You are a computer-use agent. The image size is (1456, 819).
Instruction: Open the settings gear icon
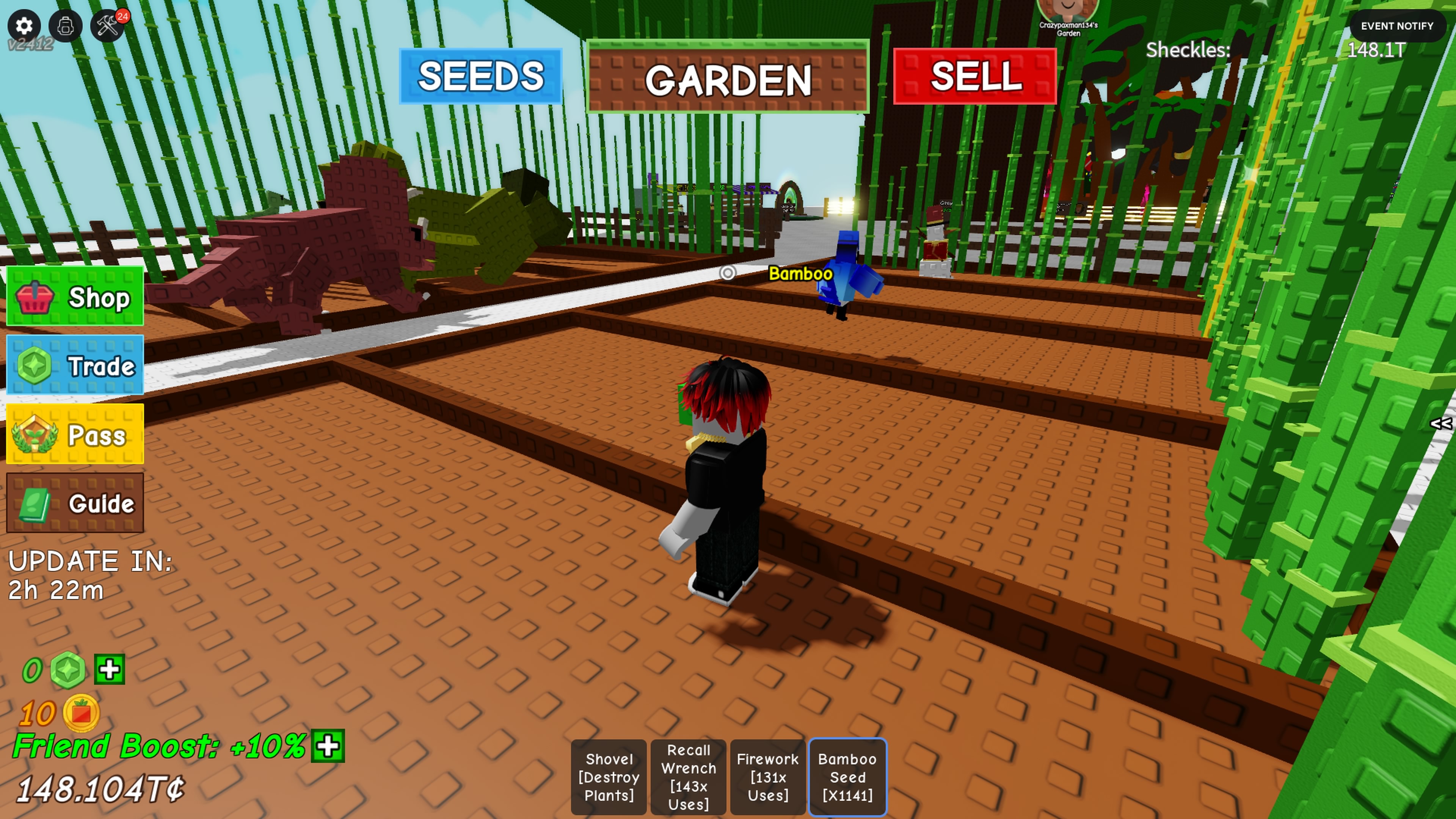(x=24, y=26)
